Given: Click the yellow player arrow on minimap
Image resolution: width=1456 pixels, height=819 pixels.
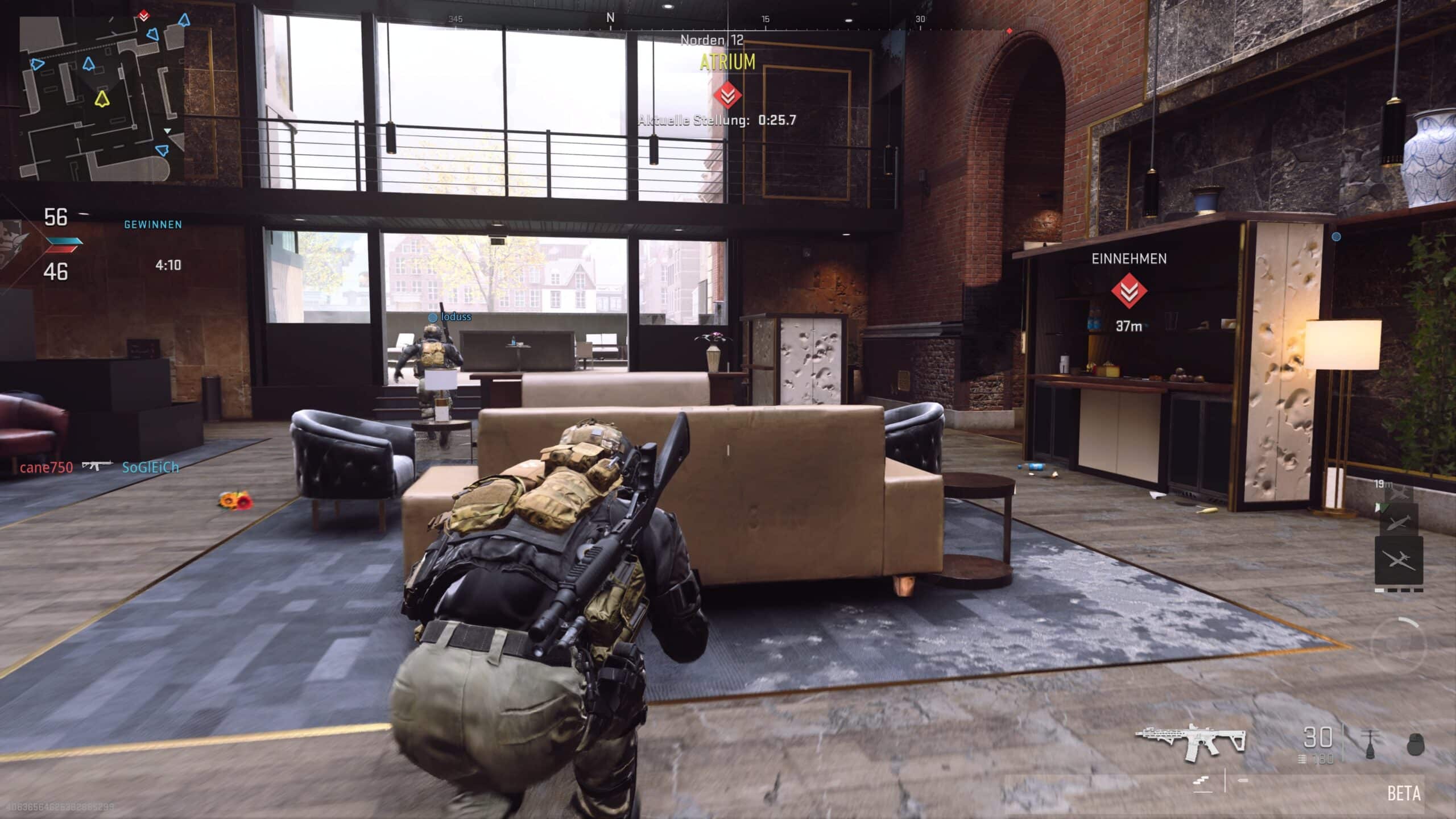Looking at the screenshot, I should [x=101, y=99].
